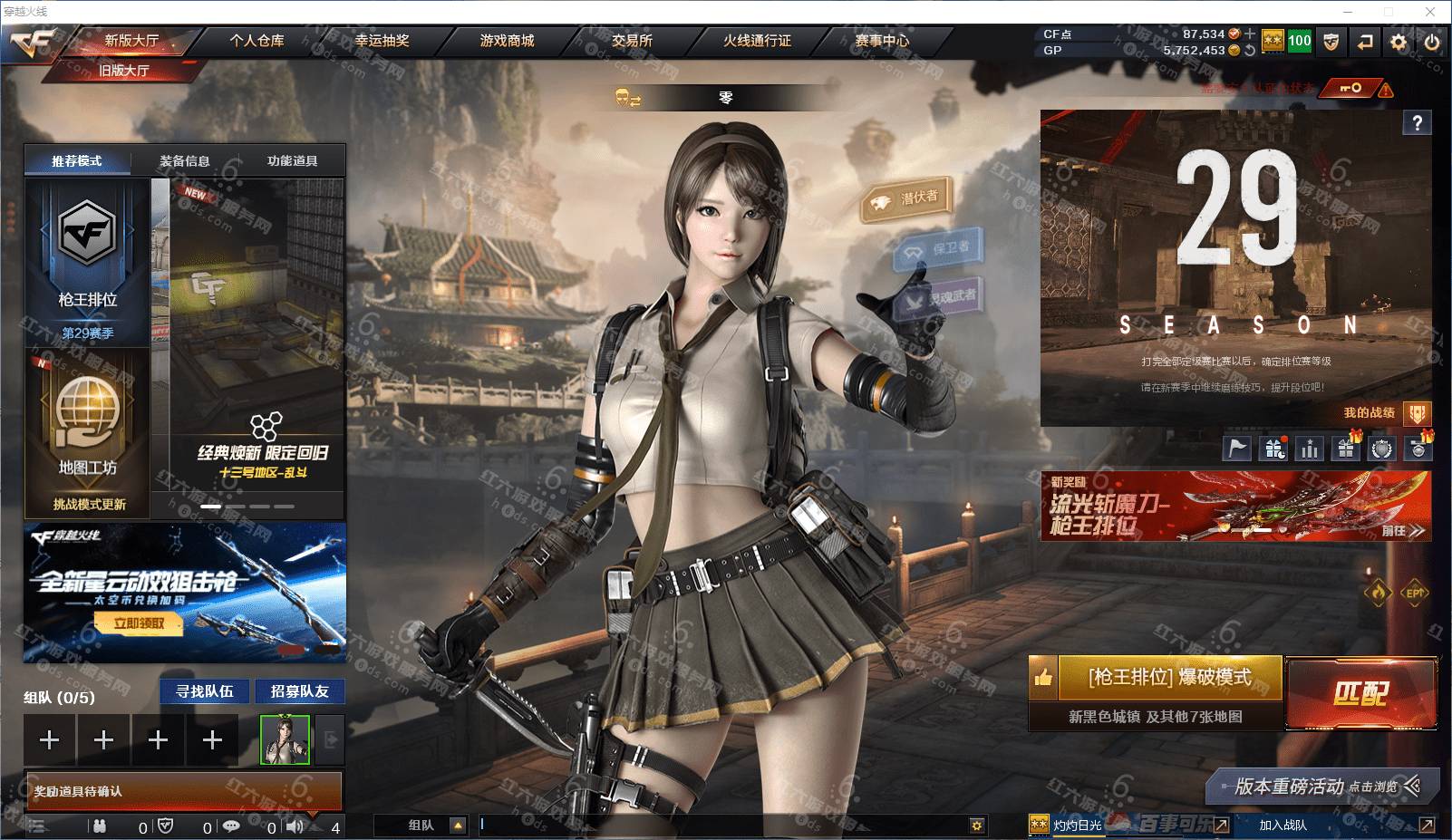Screen dimensions: 1452x840
Task: Open the 我的战绩 record link
Action: pos(1369,413)
